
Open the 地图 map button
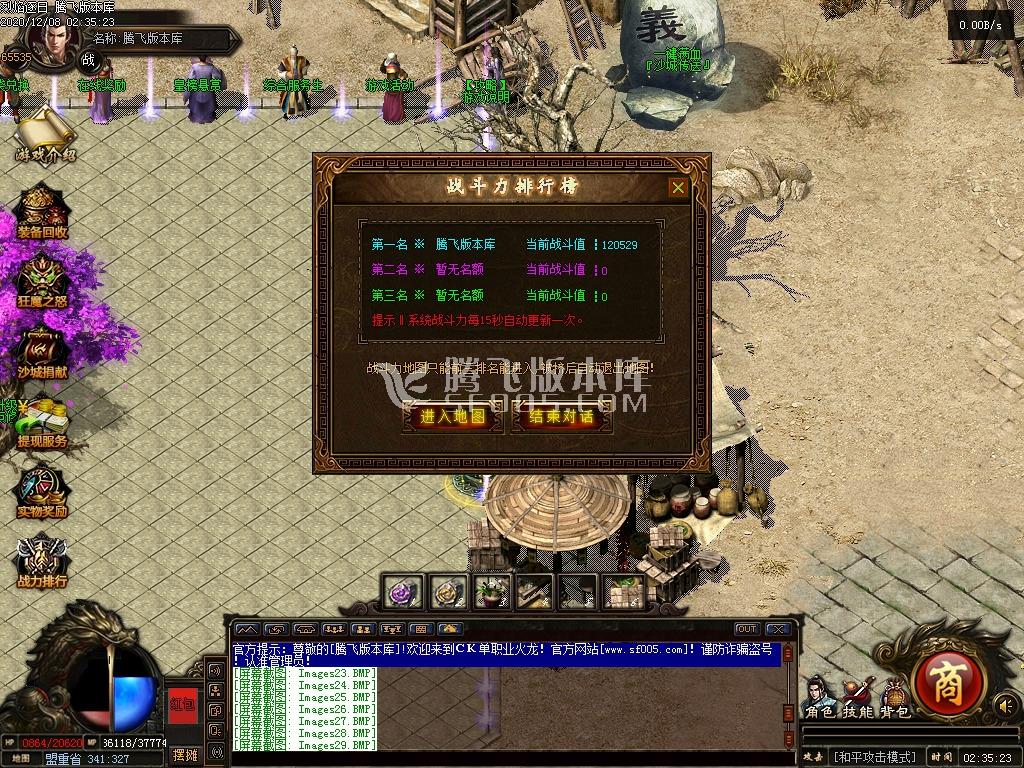21,758
